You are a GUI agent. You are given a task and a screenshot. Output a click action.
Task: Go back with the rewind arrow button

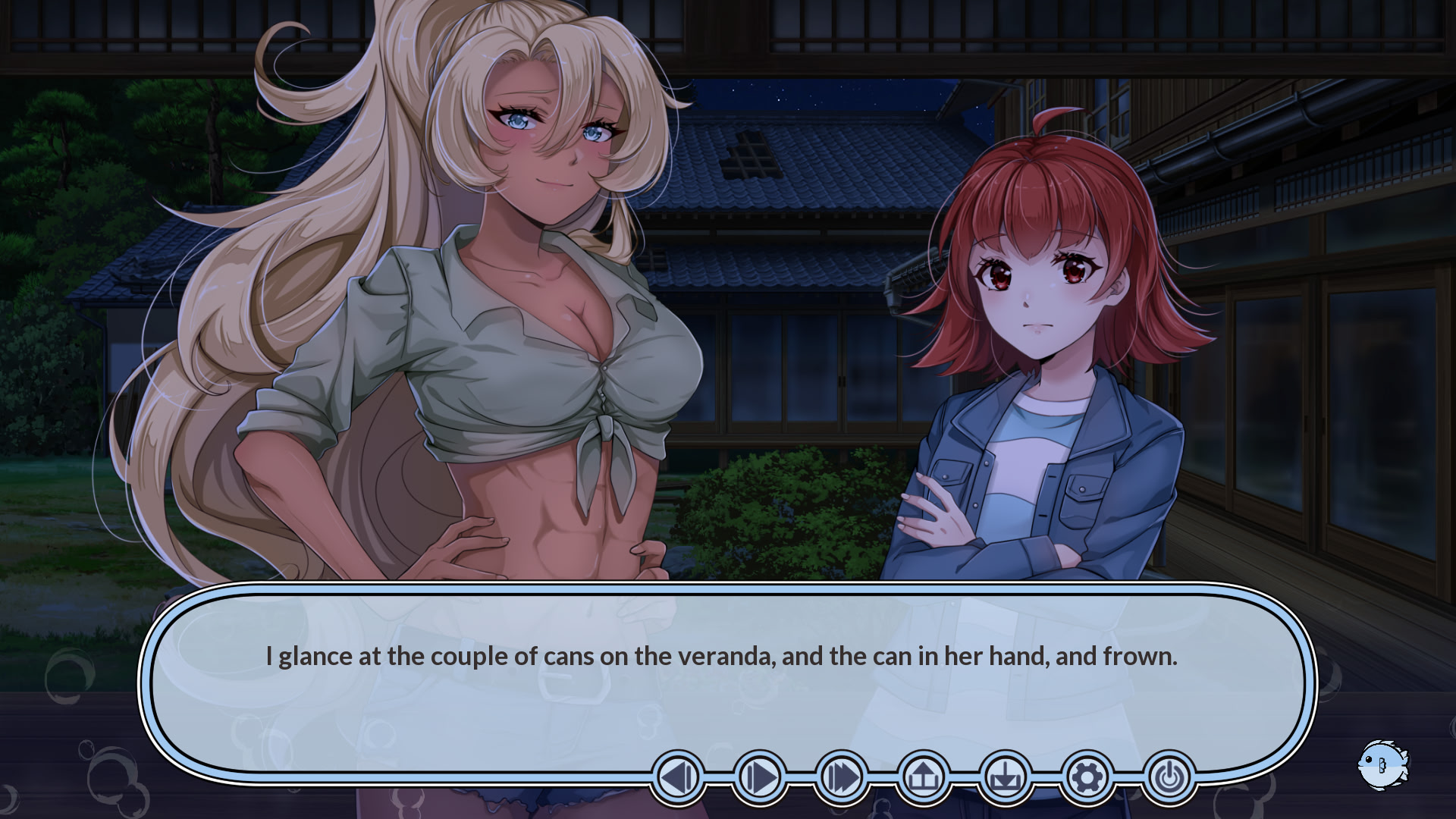pos(678,777)
